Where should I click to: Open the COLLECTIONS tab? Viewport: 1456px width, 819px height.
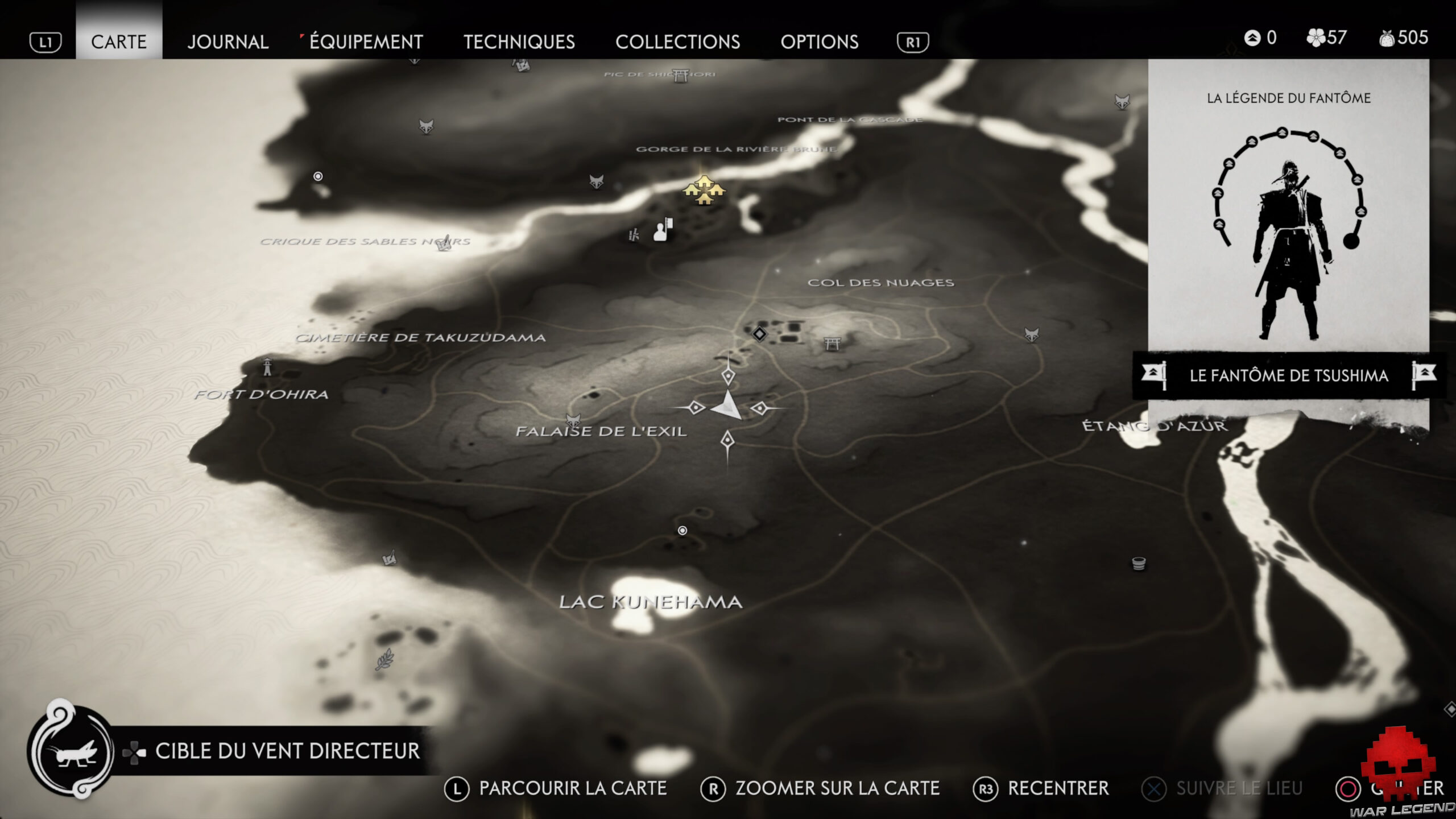click(x=678, y=42)
